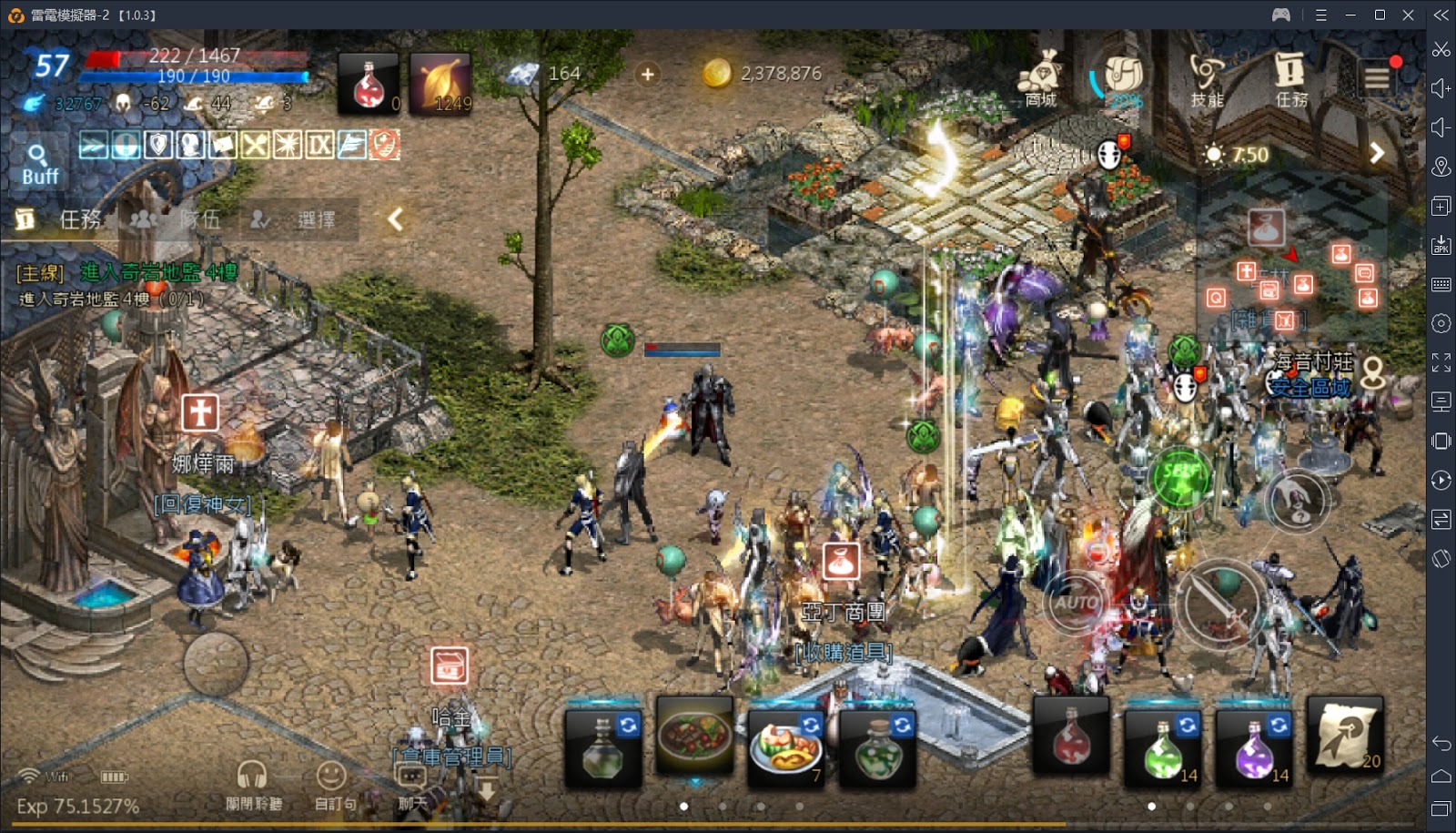Collapse the quest panel with the left arrow
The width and height of the screenshot is (1456, 833).
[395, 219]
